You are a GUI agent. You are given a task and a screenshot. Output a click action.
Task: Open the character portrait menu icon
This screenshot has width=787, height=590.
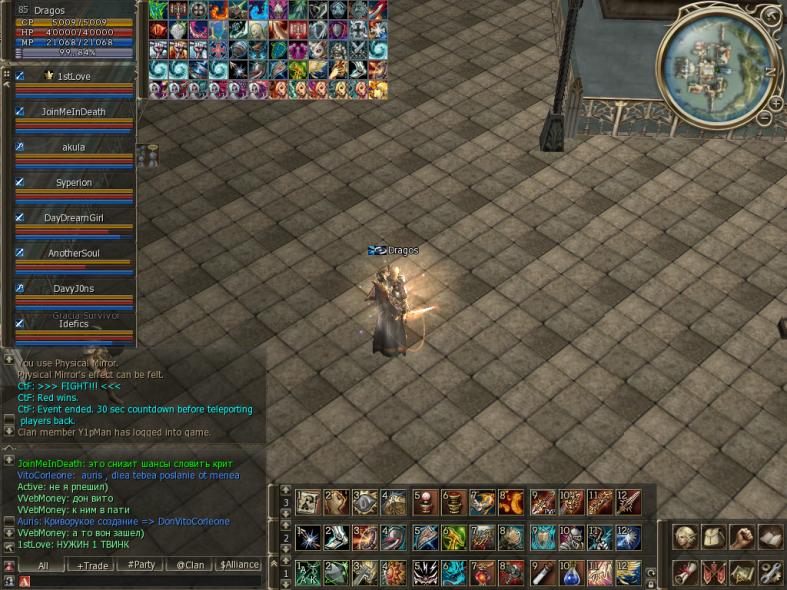pyautogui.click(x=685, y=538)
